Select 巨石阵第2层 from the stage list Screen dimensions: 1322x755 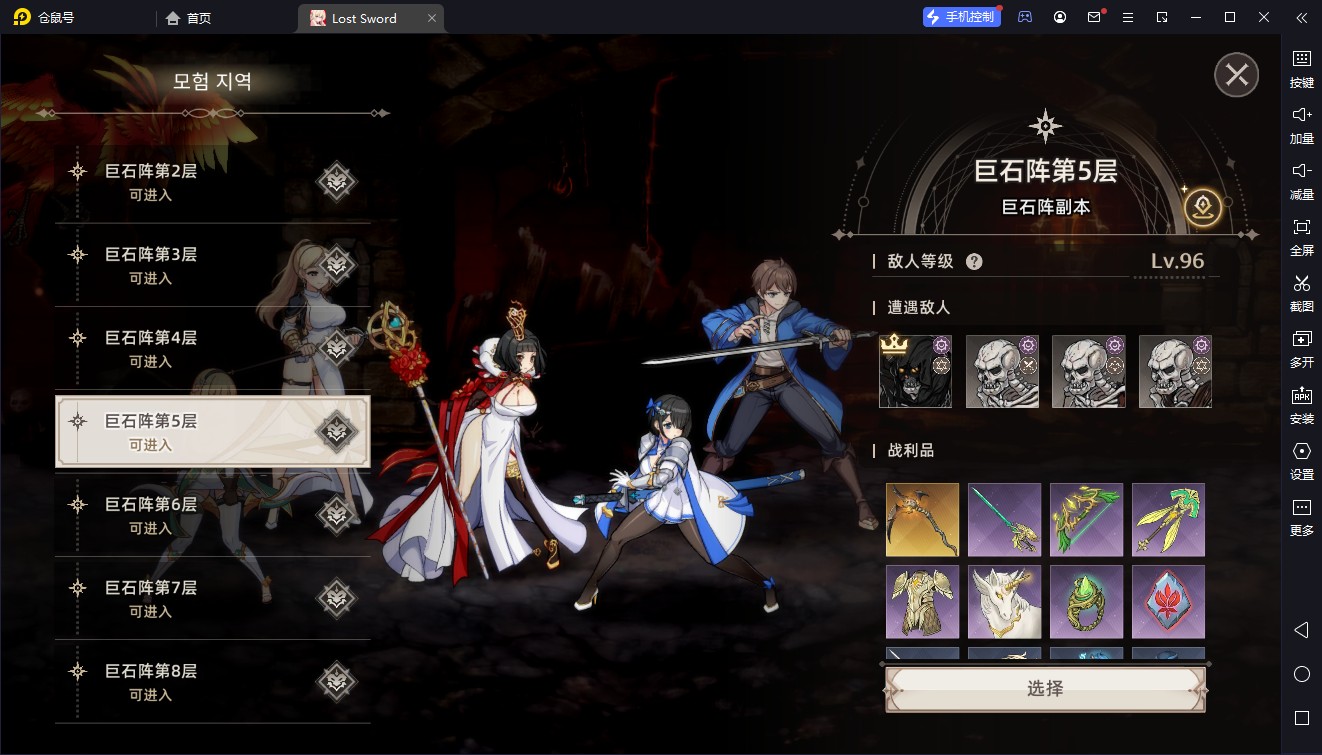point(212,182)
